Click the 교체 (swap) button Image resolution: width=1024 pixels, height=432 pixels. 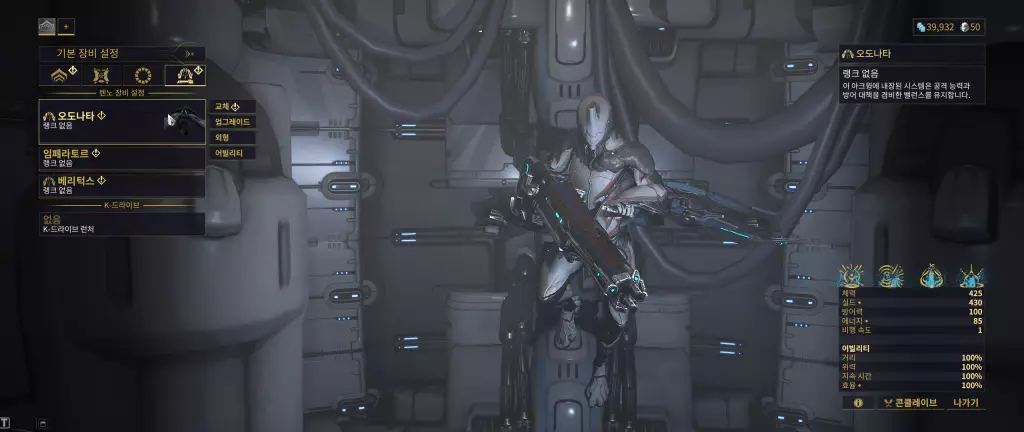(x=233, y=106)
